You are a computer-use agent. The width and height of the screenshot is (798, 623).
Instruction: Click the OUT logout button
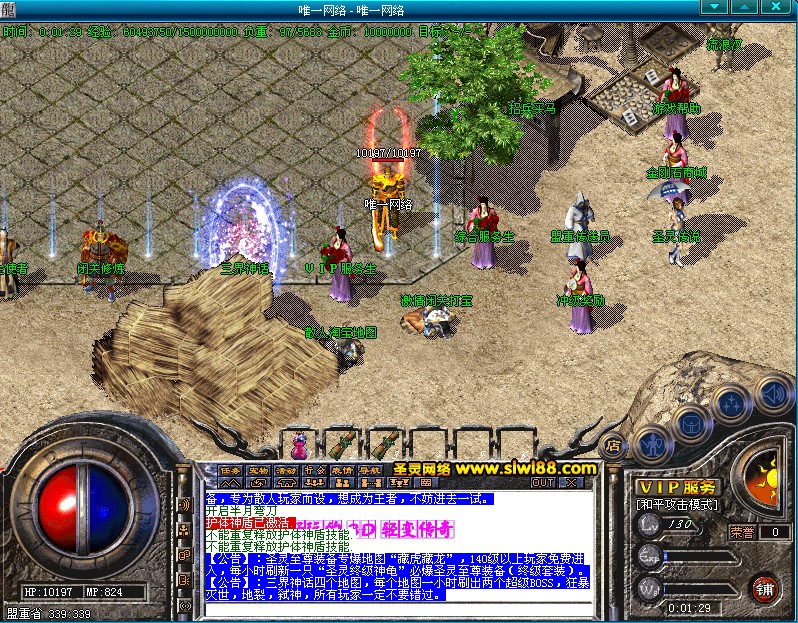tap(543, 482)
